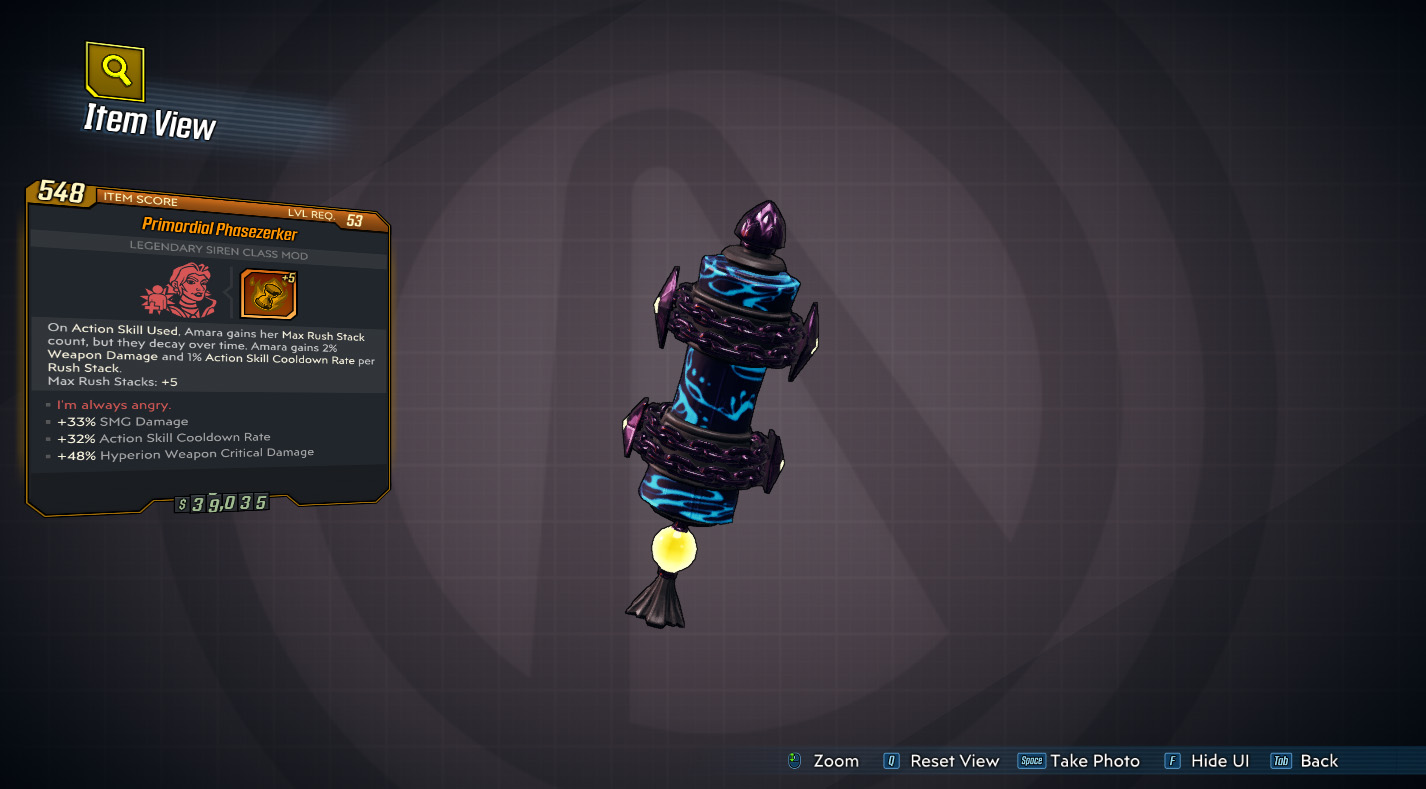
Task: Open the ITEM SCORE header banner
Action: (140, 198)
